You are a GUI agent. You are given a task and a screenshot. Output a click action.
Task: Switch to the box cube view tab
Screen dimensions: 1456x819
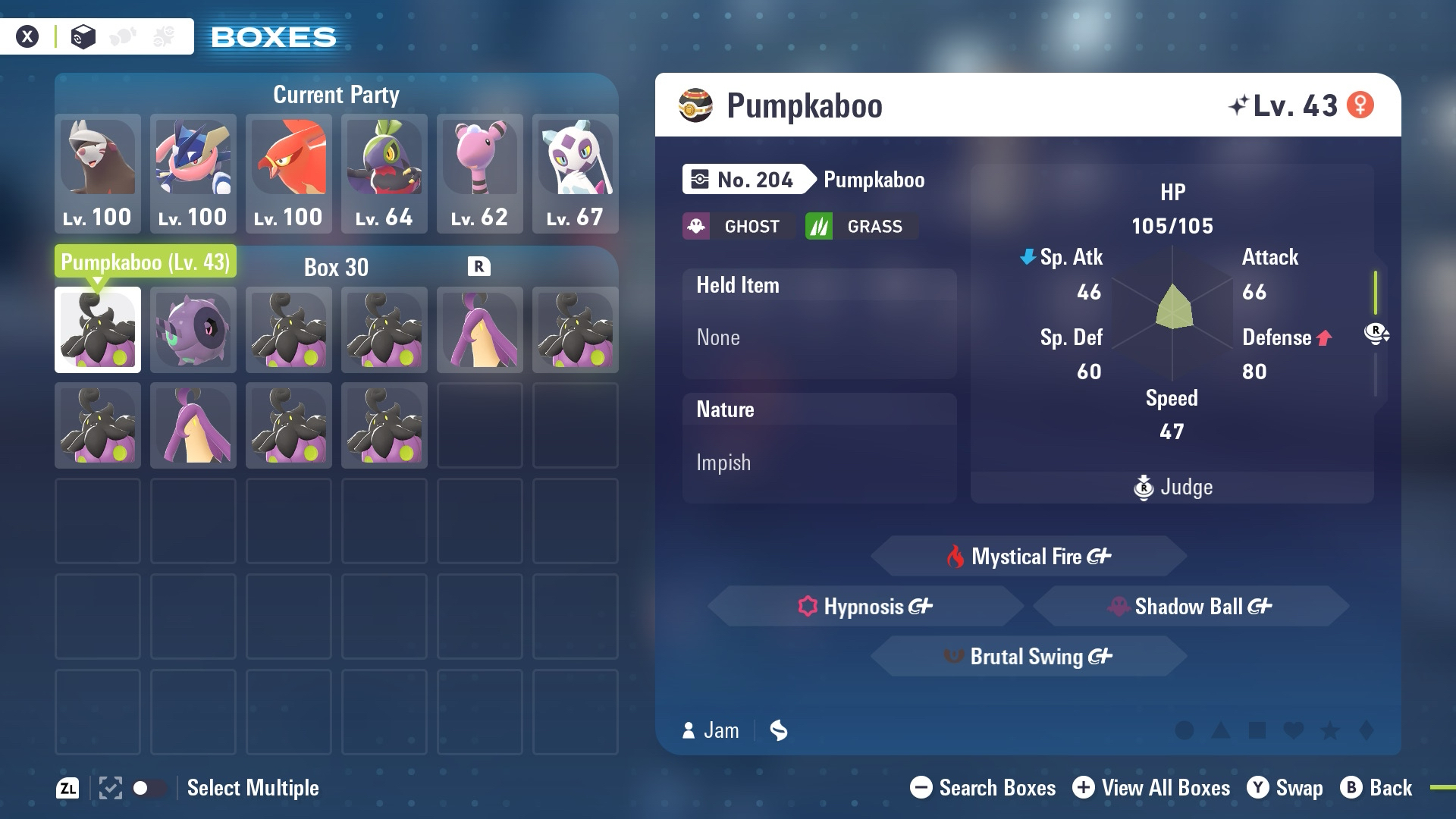(x=83, y=36)
